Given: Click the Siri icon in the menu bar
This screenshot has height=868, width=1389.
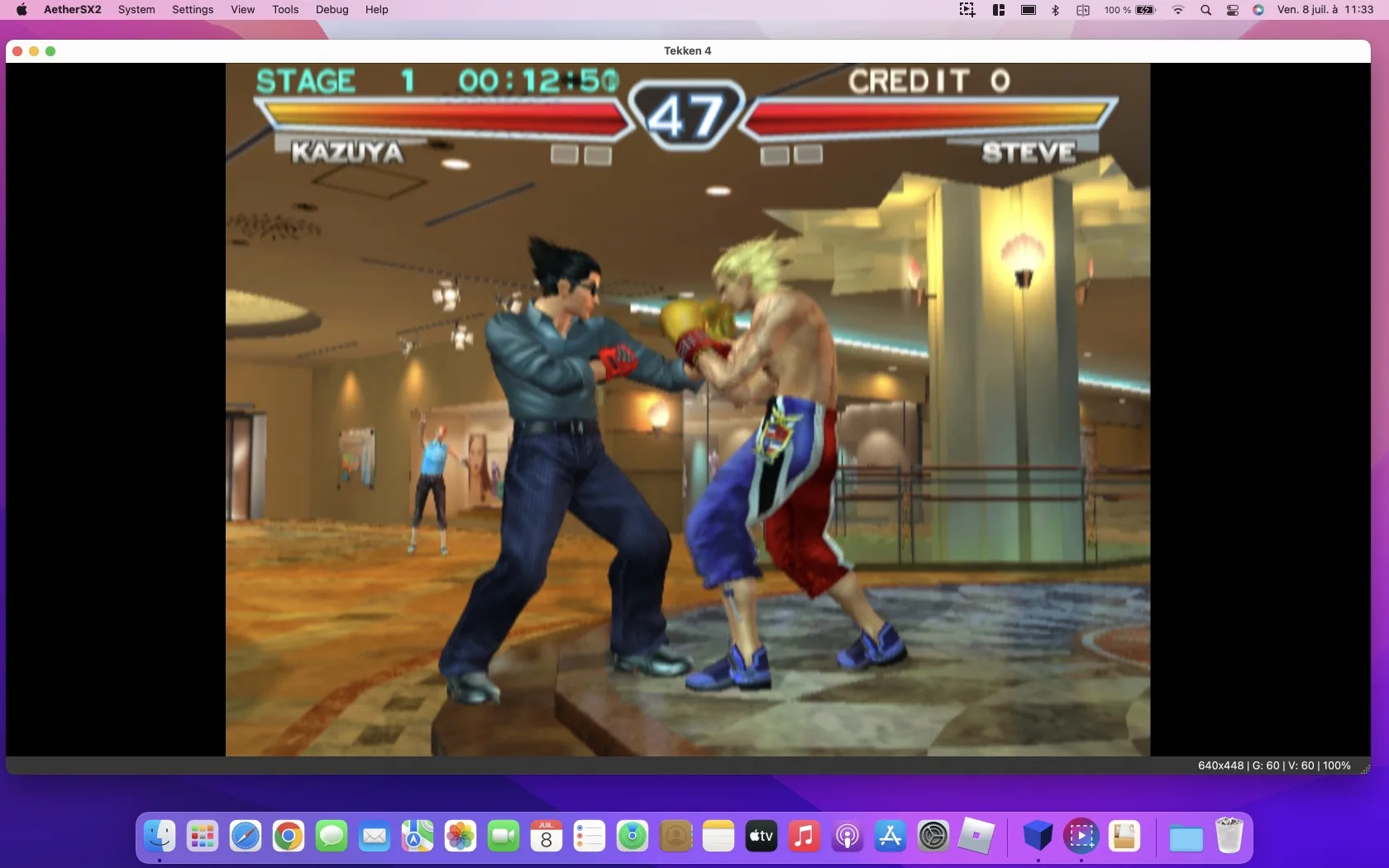Looking at the screenshot, I should click(x=1258, y=10).
